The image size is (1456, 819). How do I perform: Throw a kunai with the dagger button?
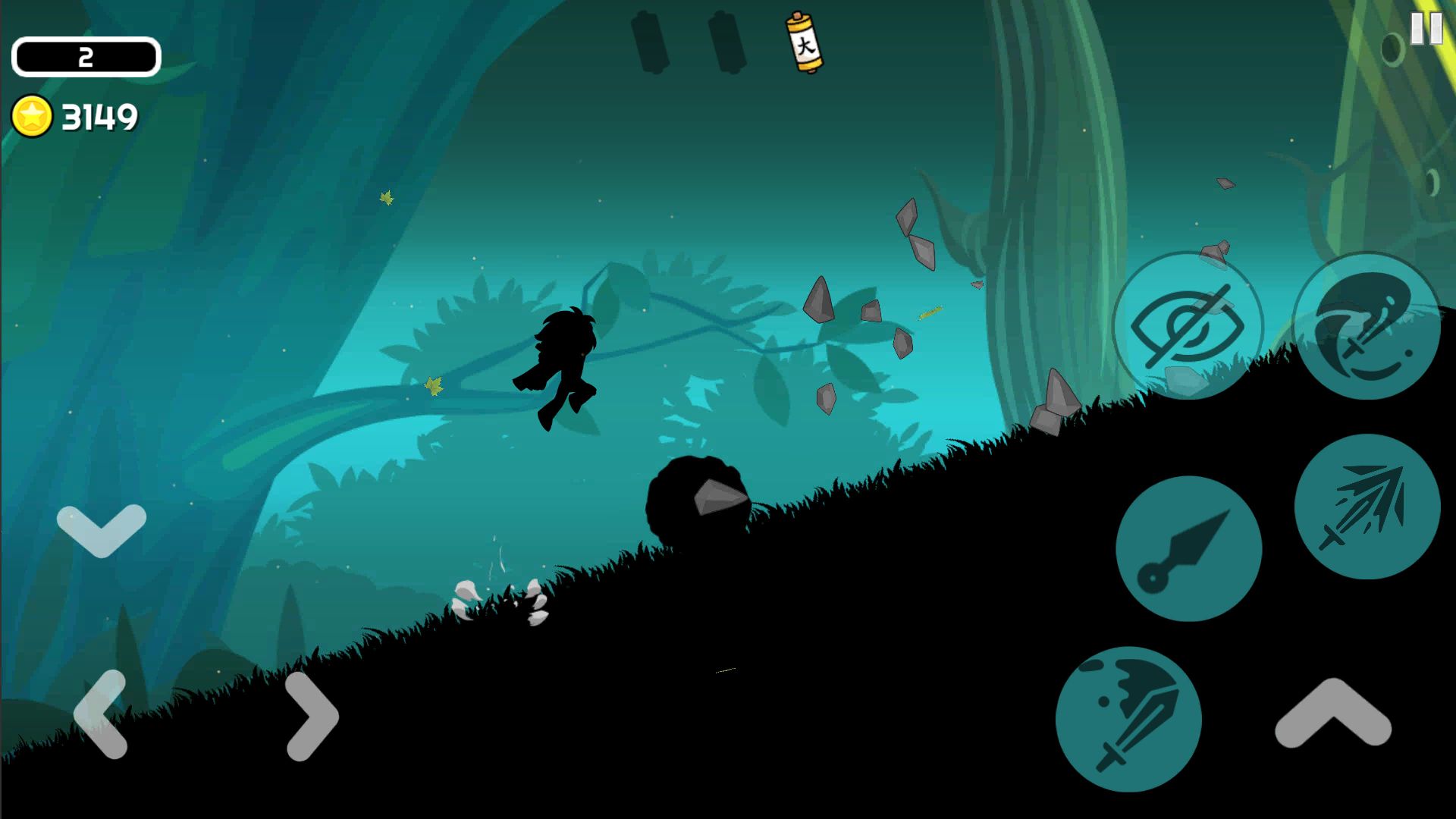pyautogui.click(x=1188, y=548)
